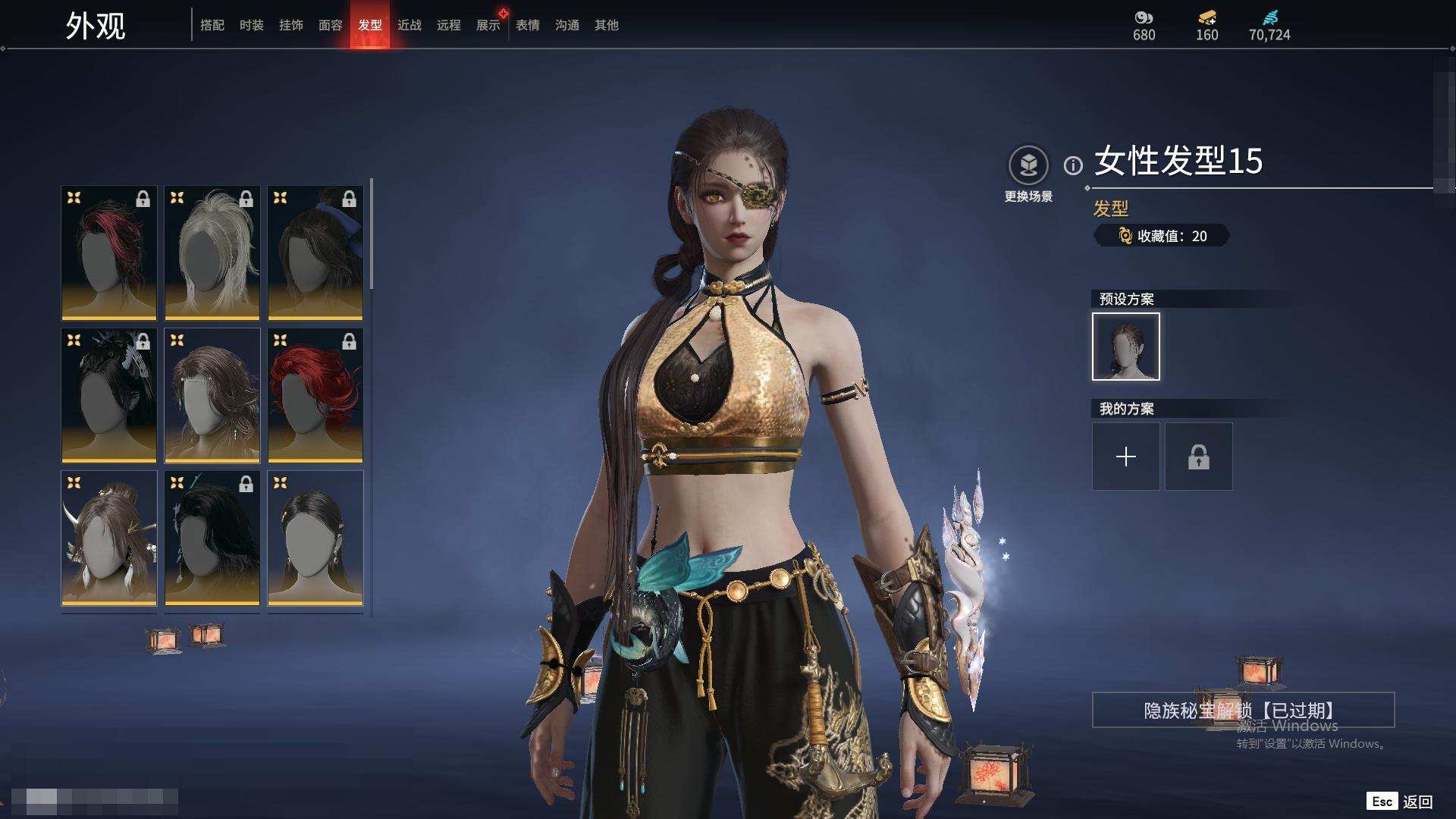Open the 时装 outfit tab

252,25
